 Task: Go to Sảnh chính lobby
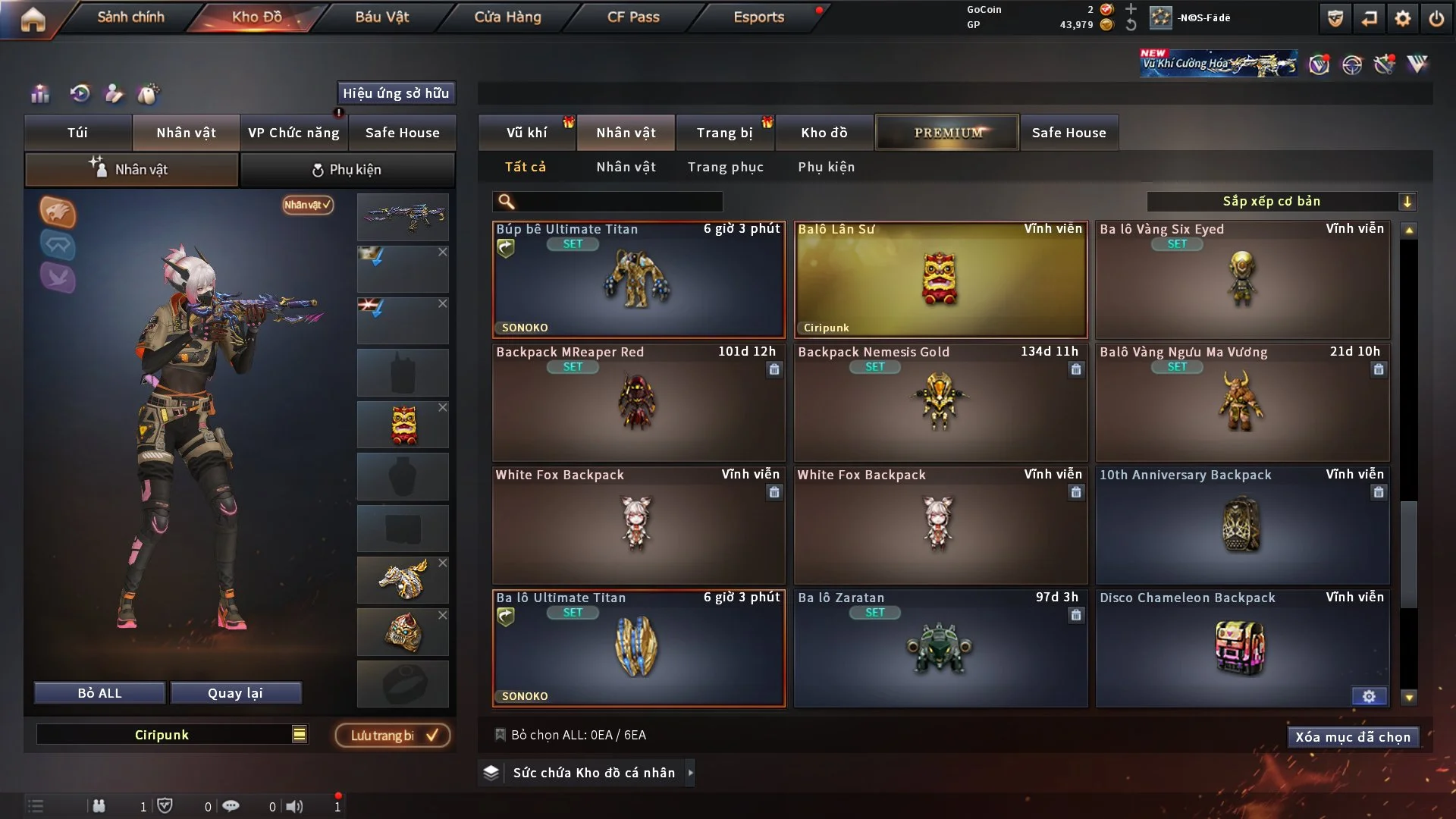(x=130, y=17)
